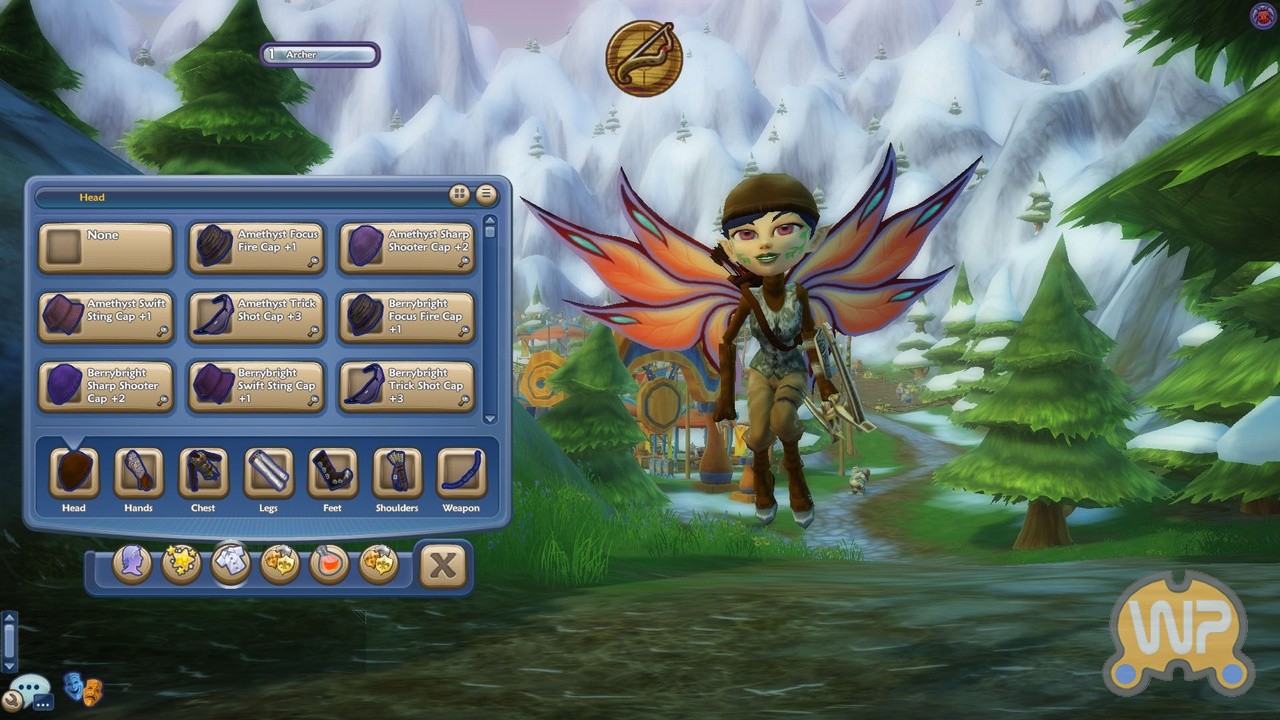Close the customization panel with X

pos(443,566)
